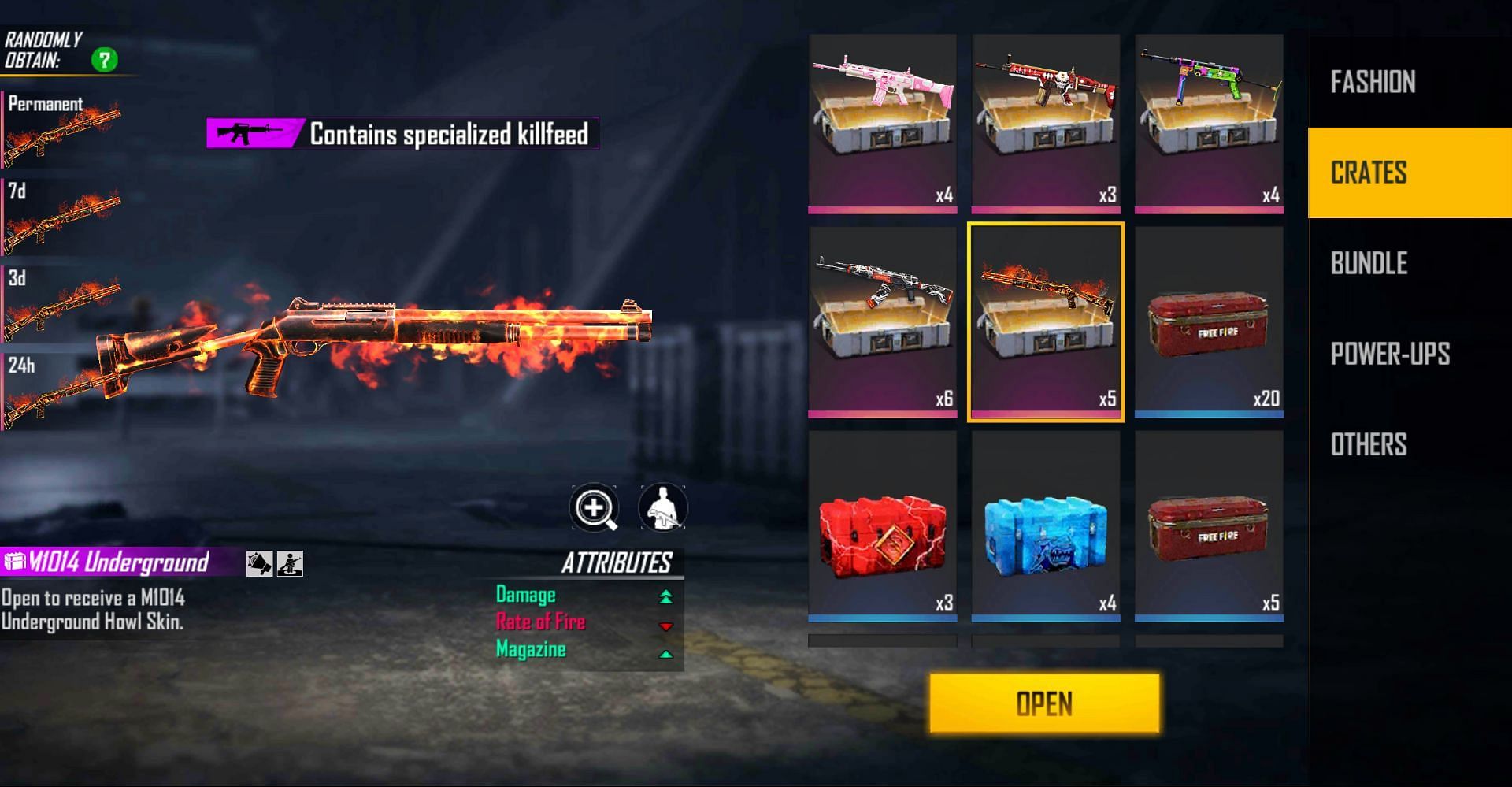
Task: Select the pink rifle weapon crate
Action: coord(882,122)
